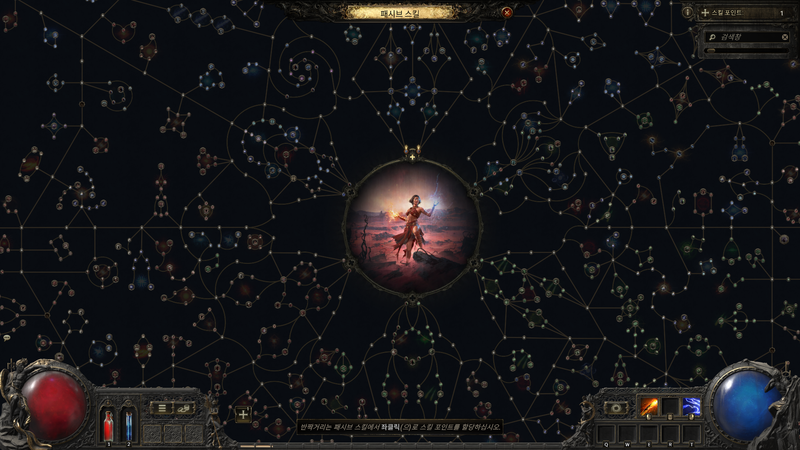Open the three-line menu button
This screenshot has width=800, height=450.
pos(162,408)
